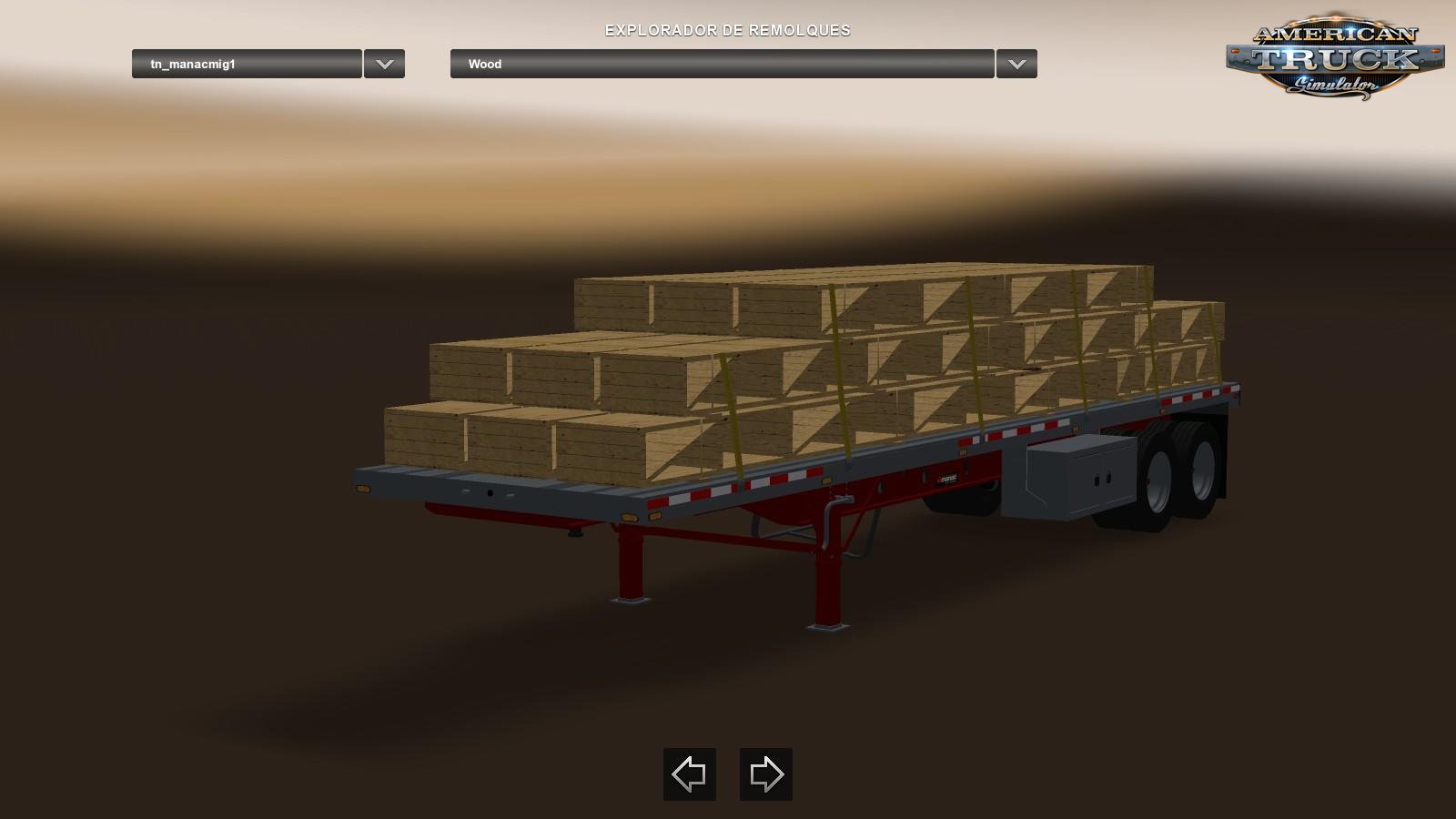Click the back navigation arrow icon
The image size is (1456, 819).
coord(689,774)
